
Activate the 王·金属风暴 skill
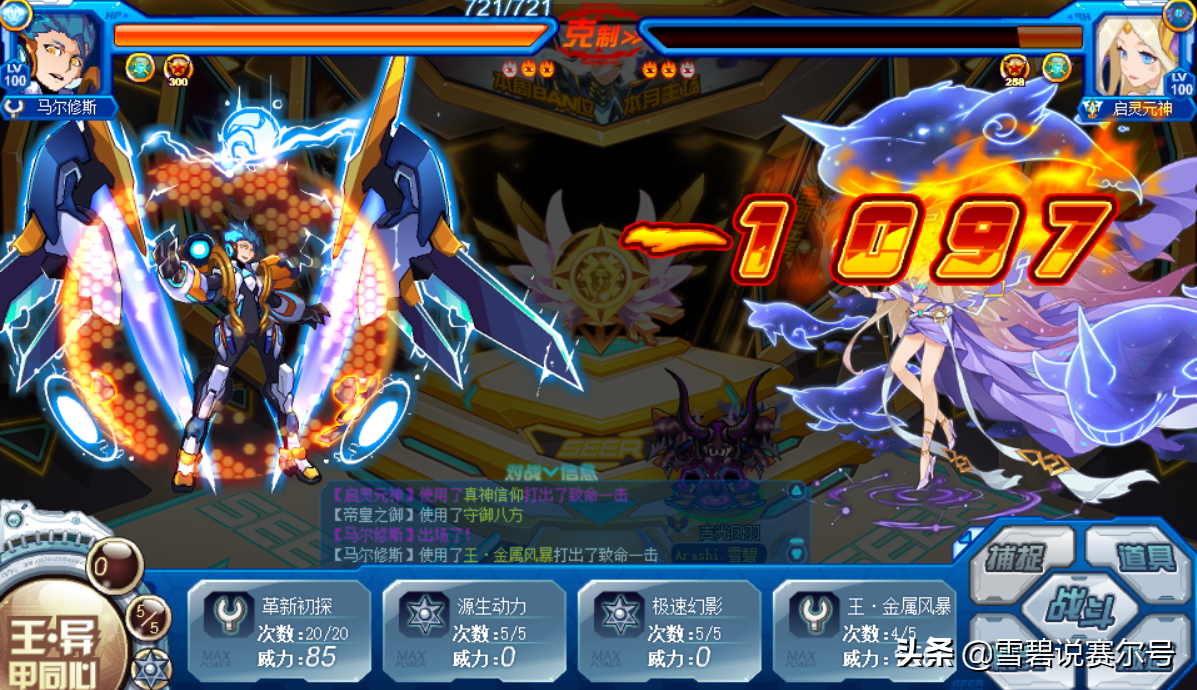point(862,631)
